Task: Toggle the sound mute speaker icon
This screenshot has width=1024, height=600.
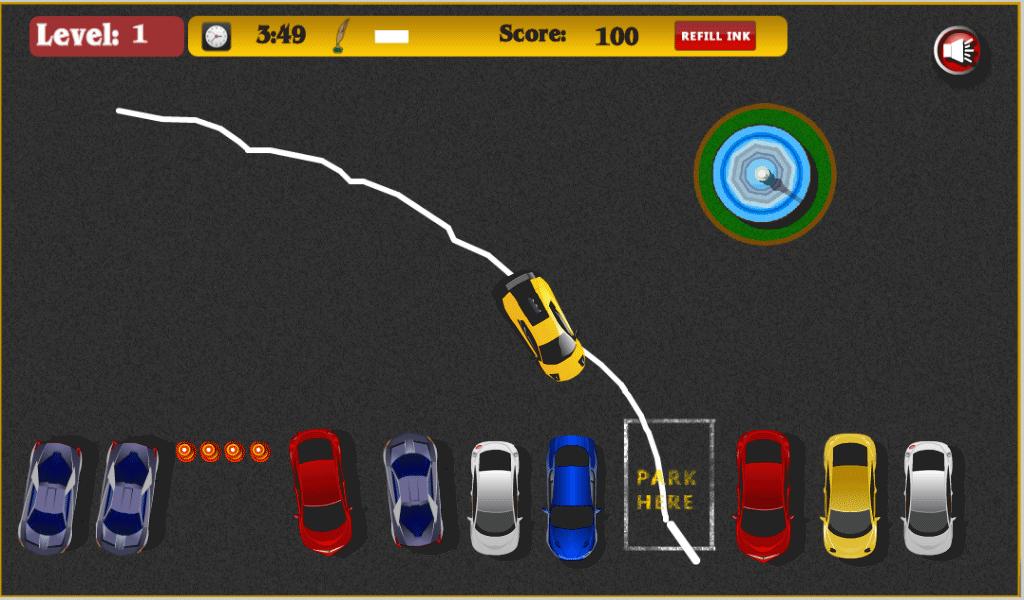Action: (x=958, y=51)
